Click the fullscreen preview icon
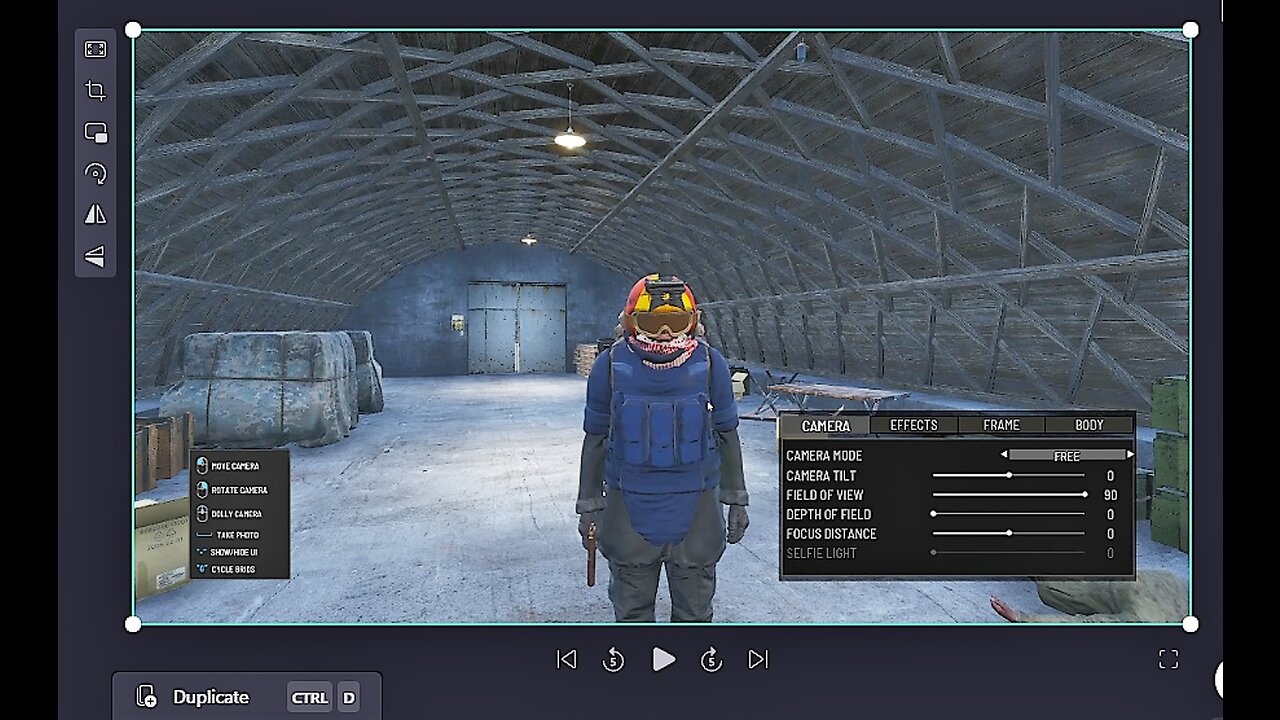The image size is (1280, 720). click(1168, 659)
